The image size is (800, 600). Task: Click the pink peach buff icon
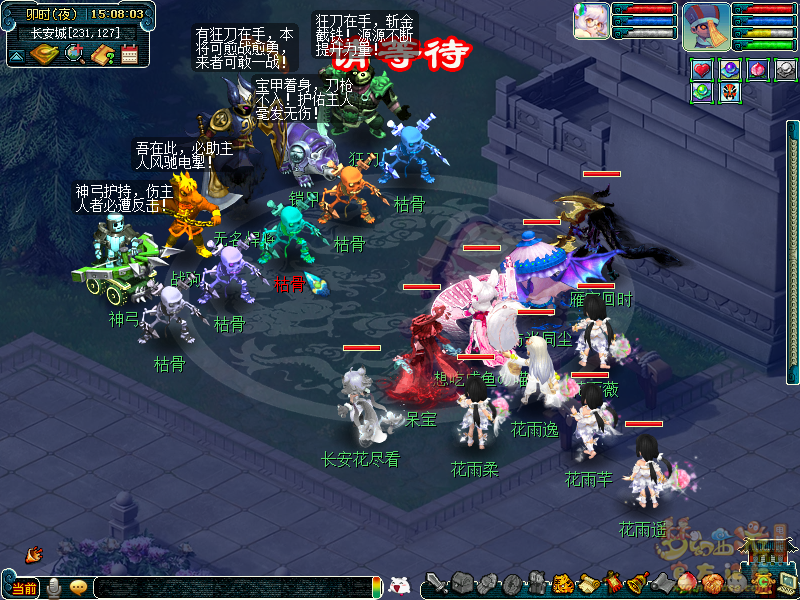(x=759, y=69)
